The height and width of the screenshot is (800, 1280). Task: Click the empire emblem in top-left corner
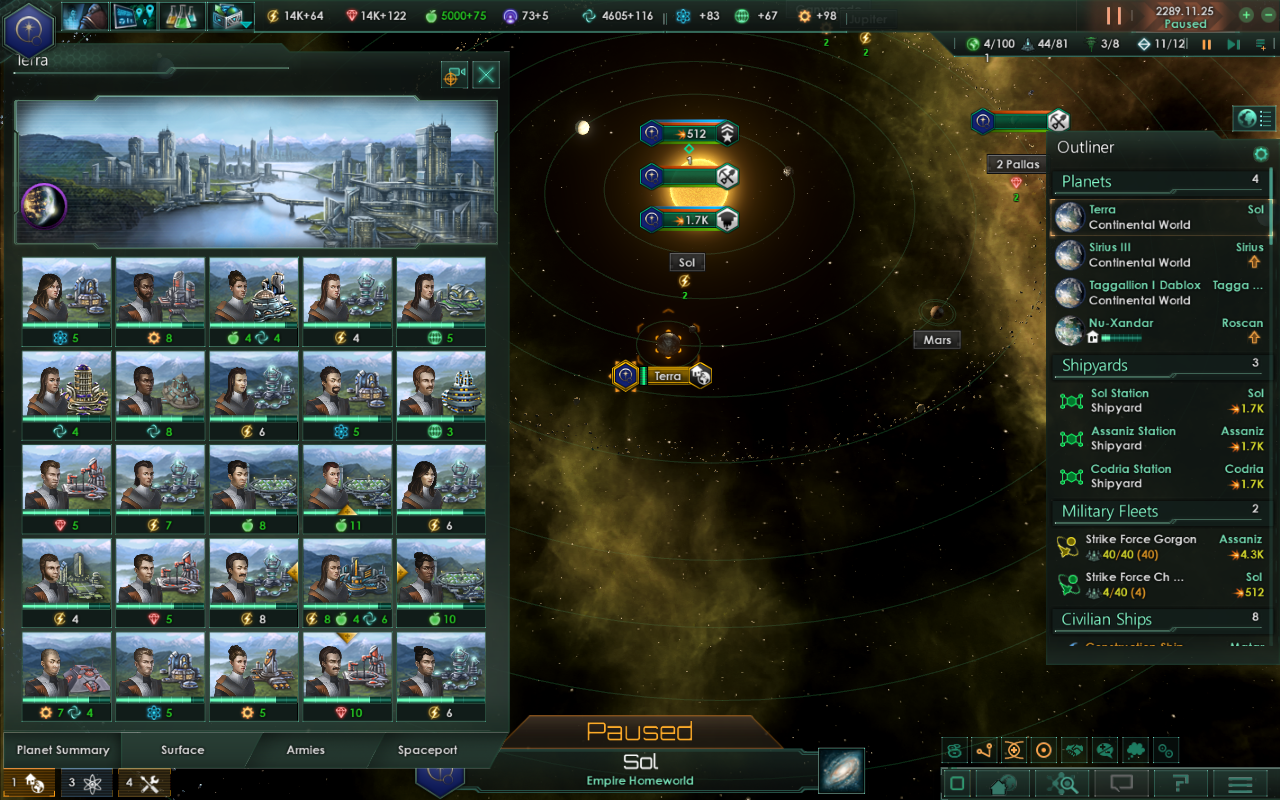pos(28,30)
